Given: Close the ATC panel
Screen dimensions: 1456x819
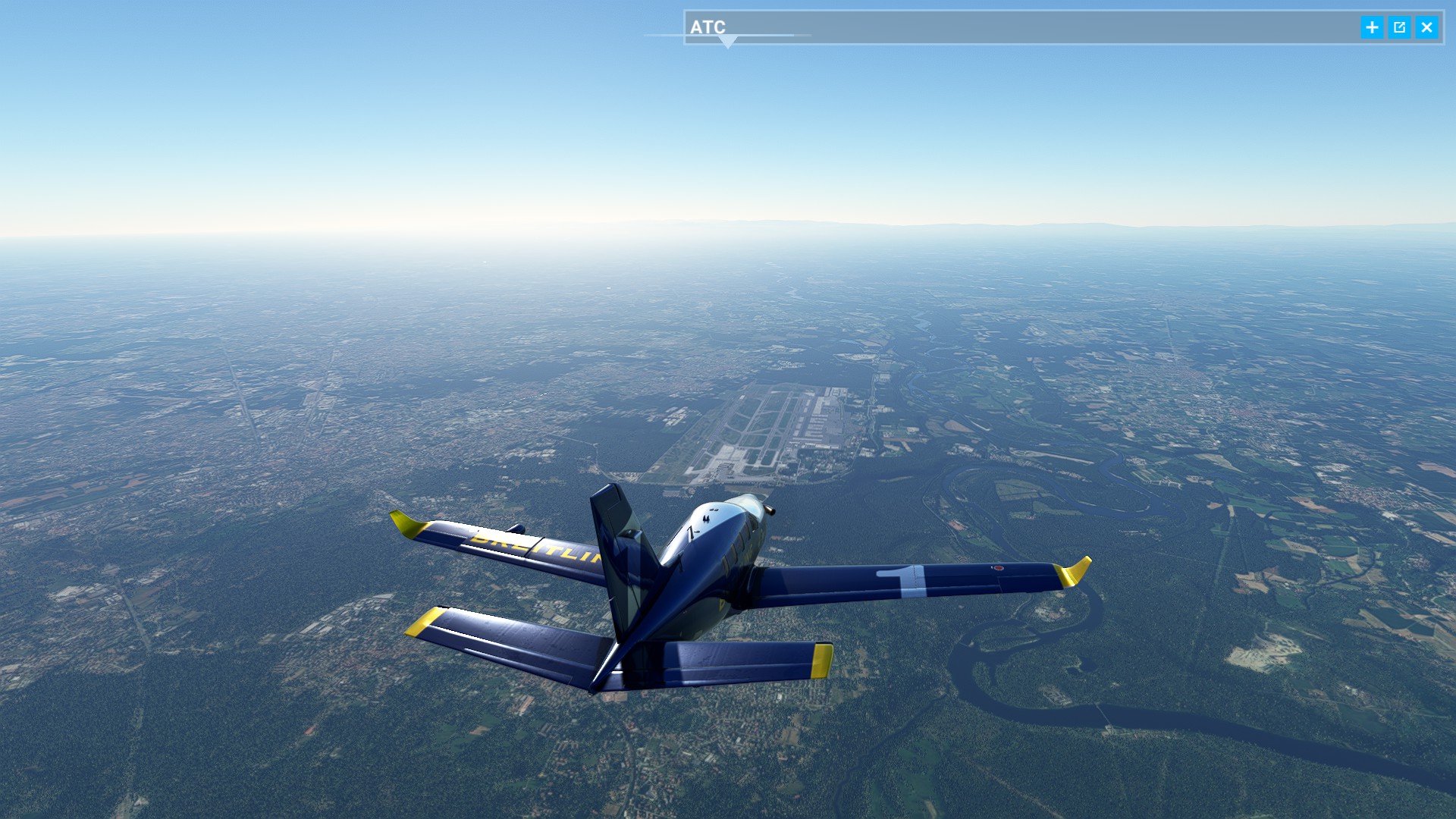Looking at the screenshot, I should click(1426, 27).
